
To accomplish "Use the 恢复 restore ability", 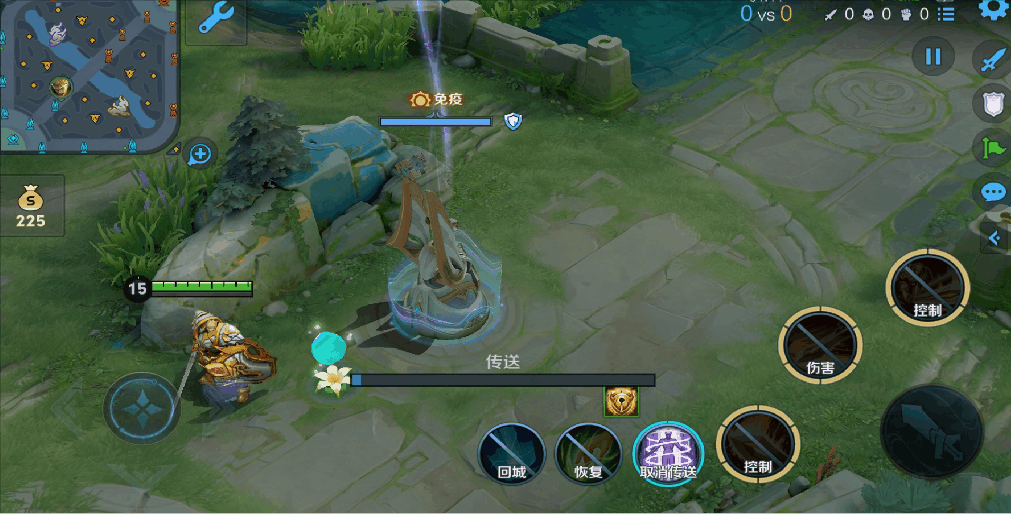I will 589,453.
